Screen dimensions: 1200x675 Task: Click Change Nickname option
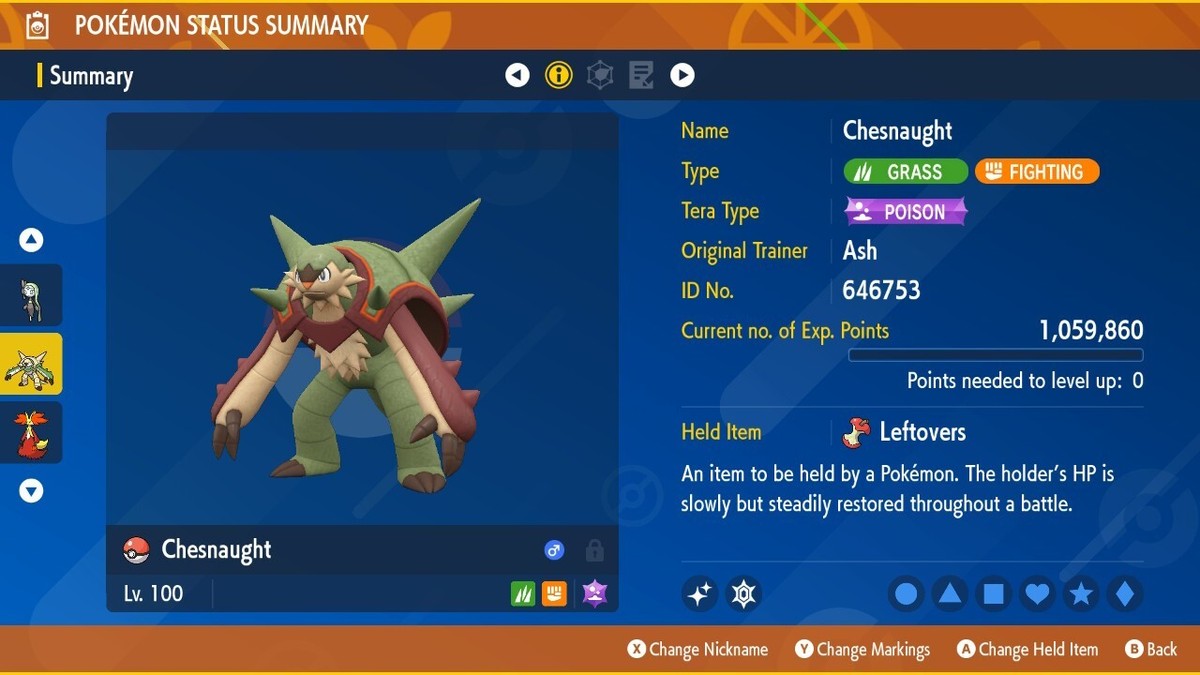(x=698, y=650)
